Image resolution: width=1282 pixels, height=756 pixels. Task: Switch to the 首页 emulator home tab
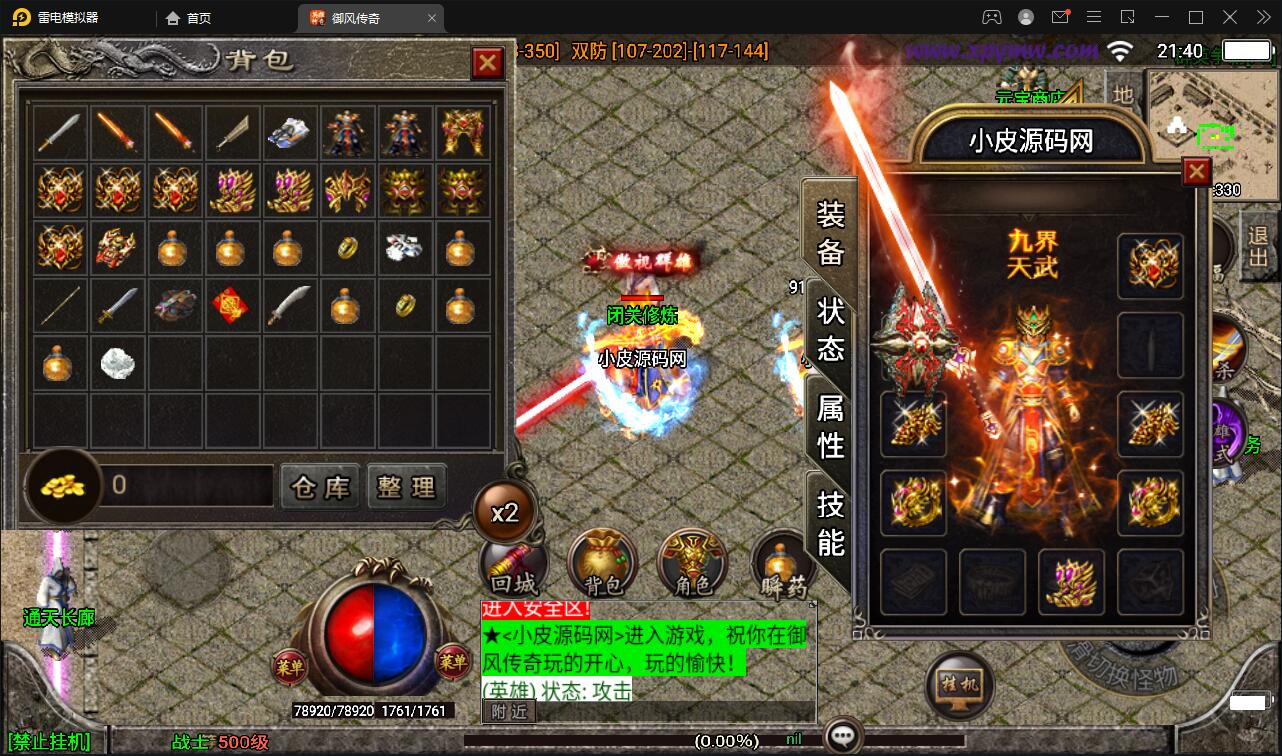pyautogui.click(x=190, y=18)
